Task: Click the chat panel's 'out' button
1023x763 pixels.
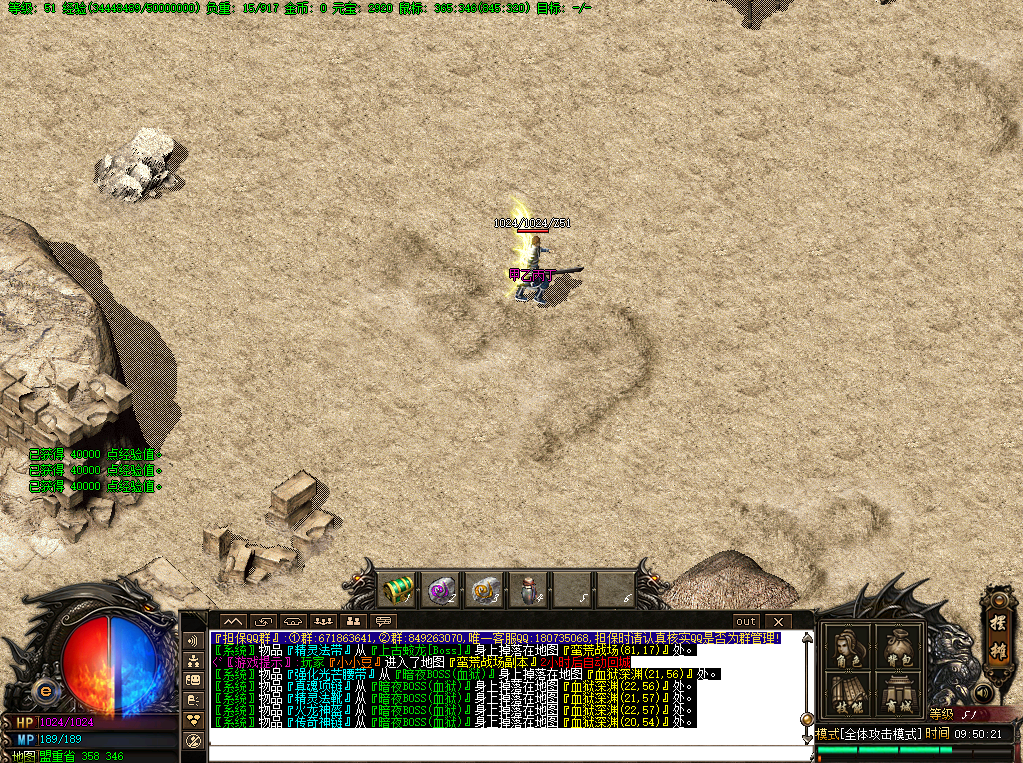Action: click(746, 621)
